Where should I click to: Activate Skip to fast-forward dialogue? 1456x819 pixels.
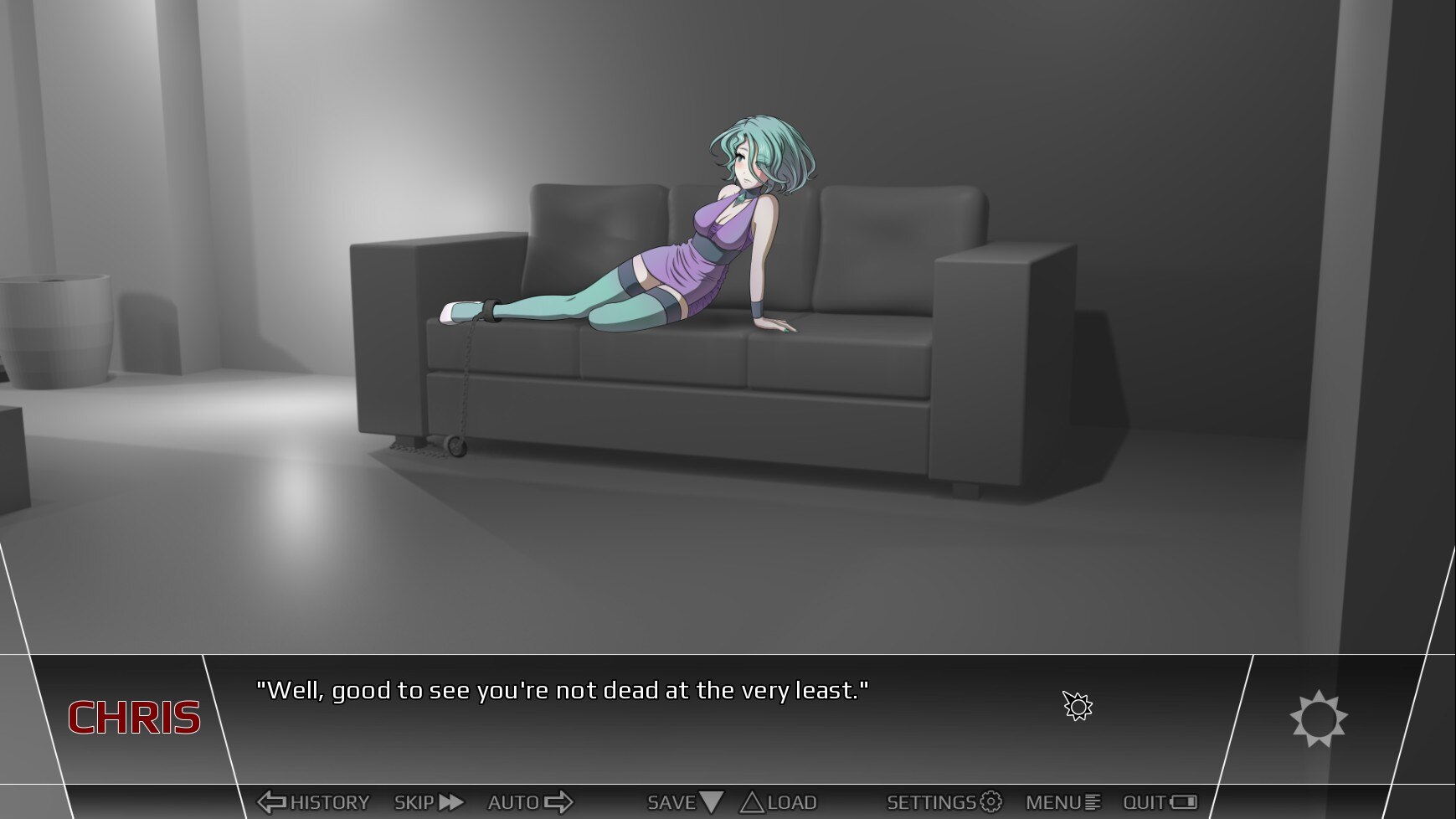tap(428, 802)
